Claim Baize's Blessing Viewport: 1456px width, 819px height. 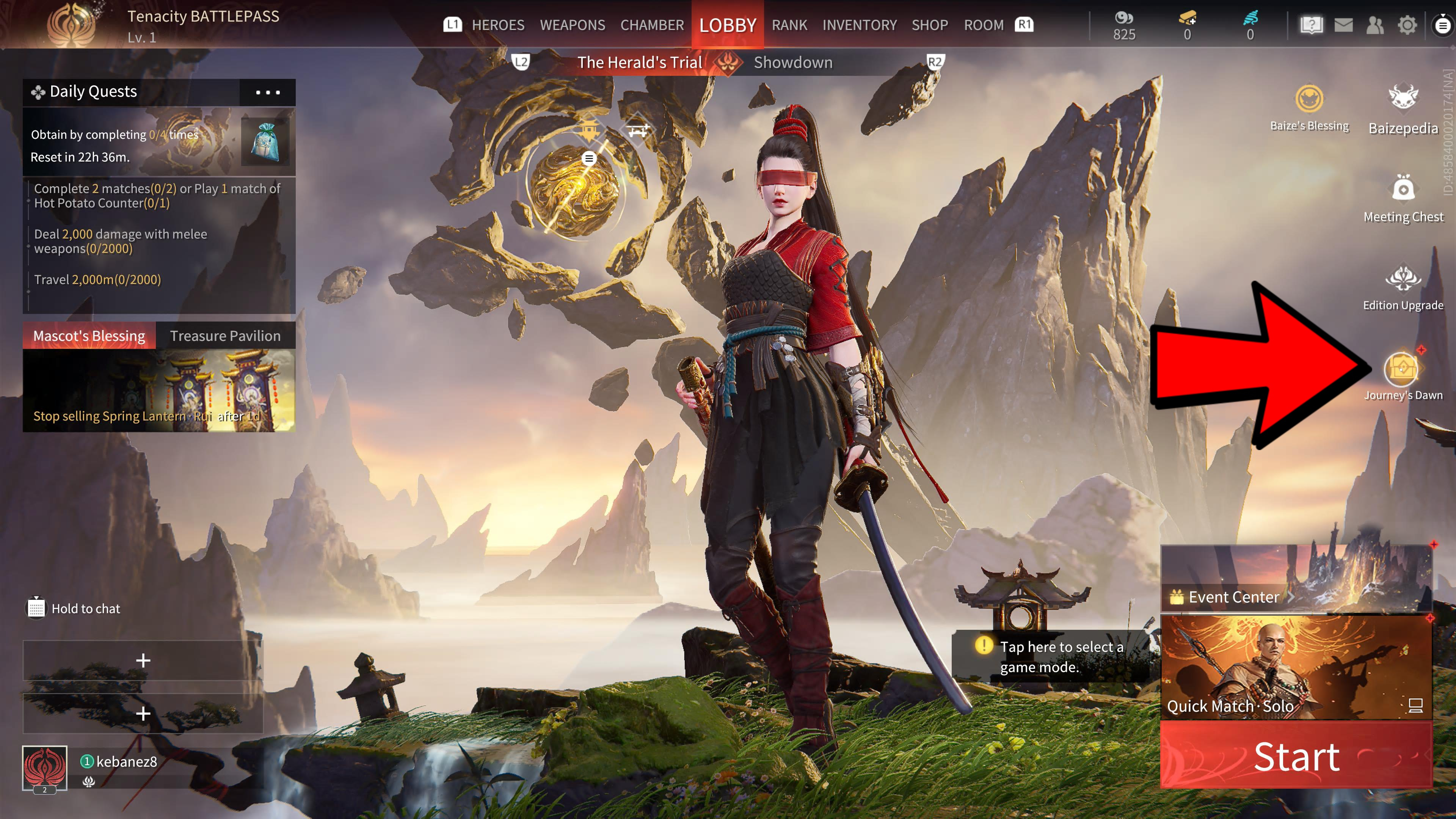tap(1309, 99)
